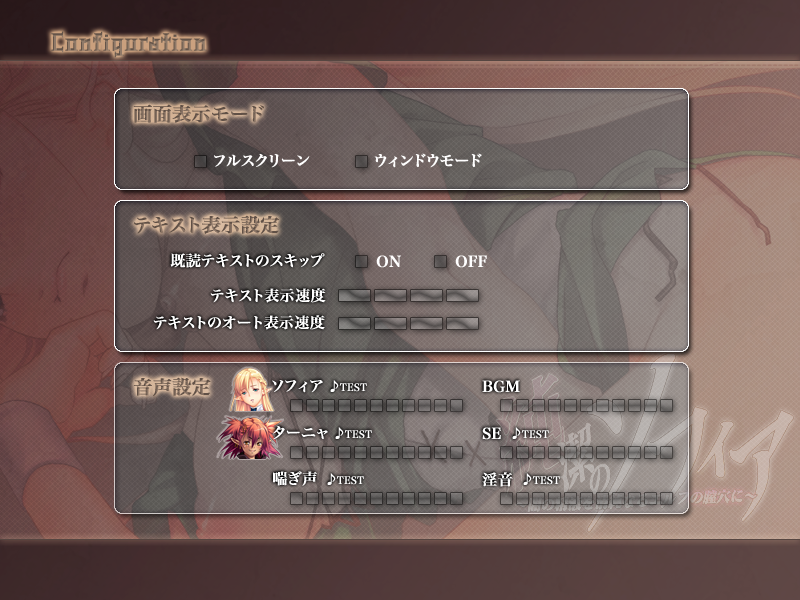Select the フルスクリーン display mode
This screenshot has width=800, height=600.
tap(201, 161)
